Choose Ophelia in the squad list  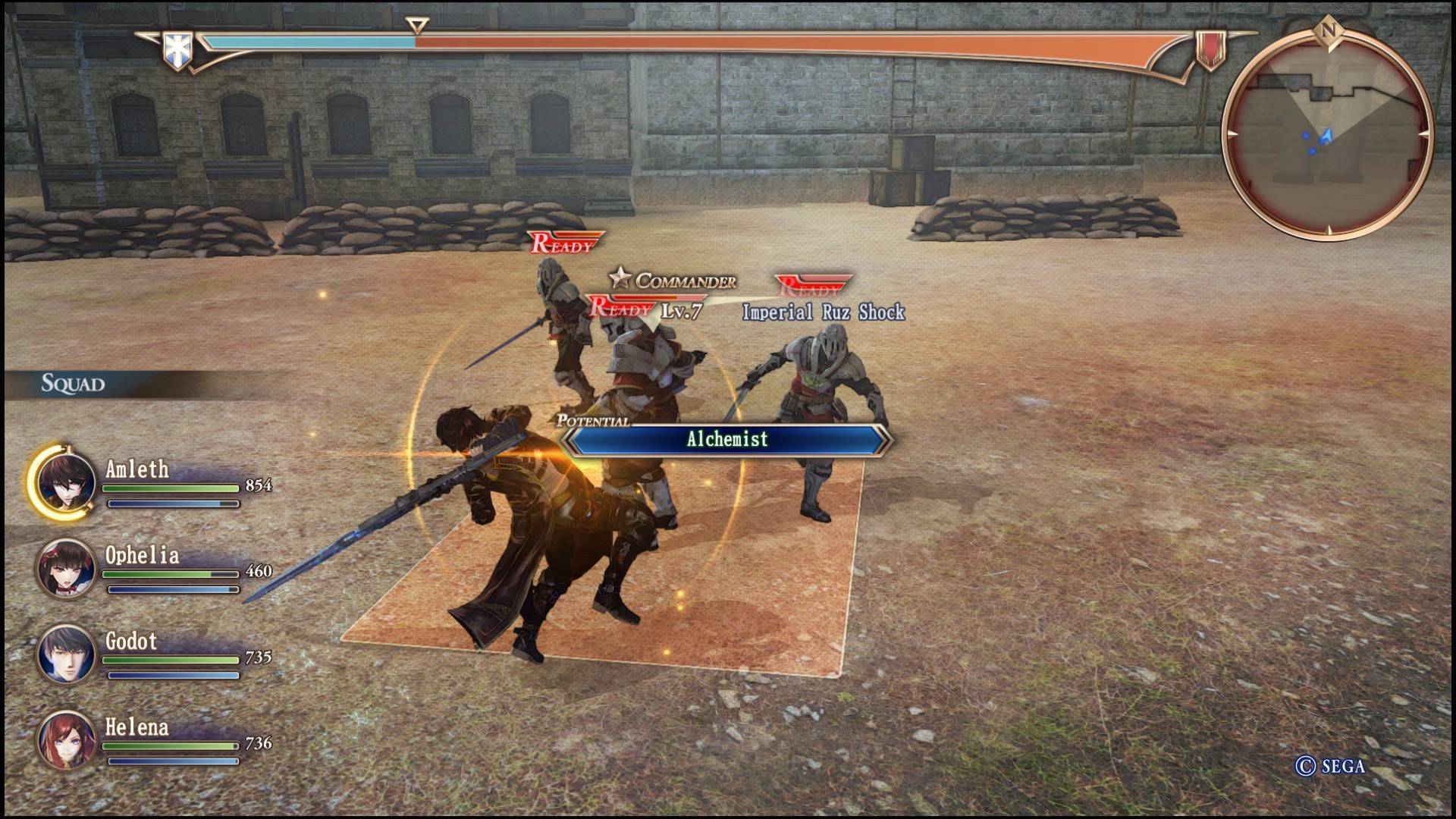coord(66,568)
